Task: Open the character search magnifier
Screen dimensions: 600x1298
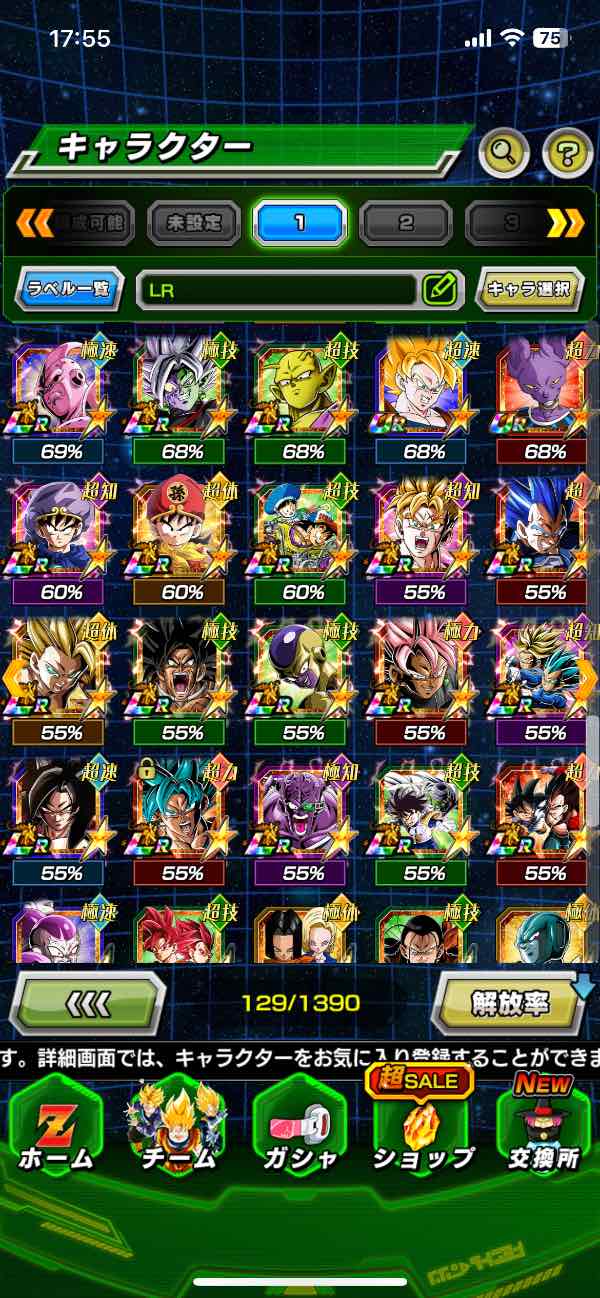Action: (503, 153)
